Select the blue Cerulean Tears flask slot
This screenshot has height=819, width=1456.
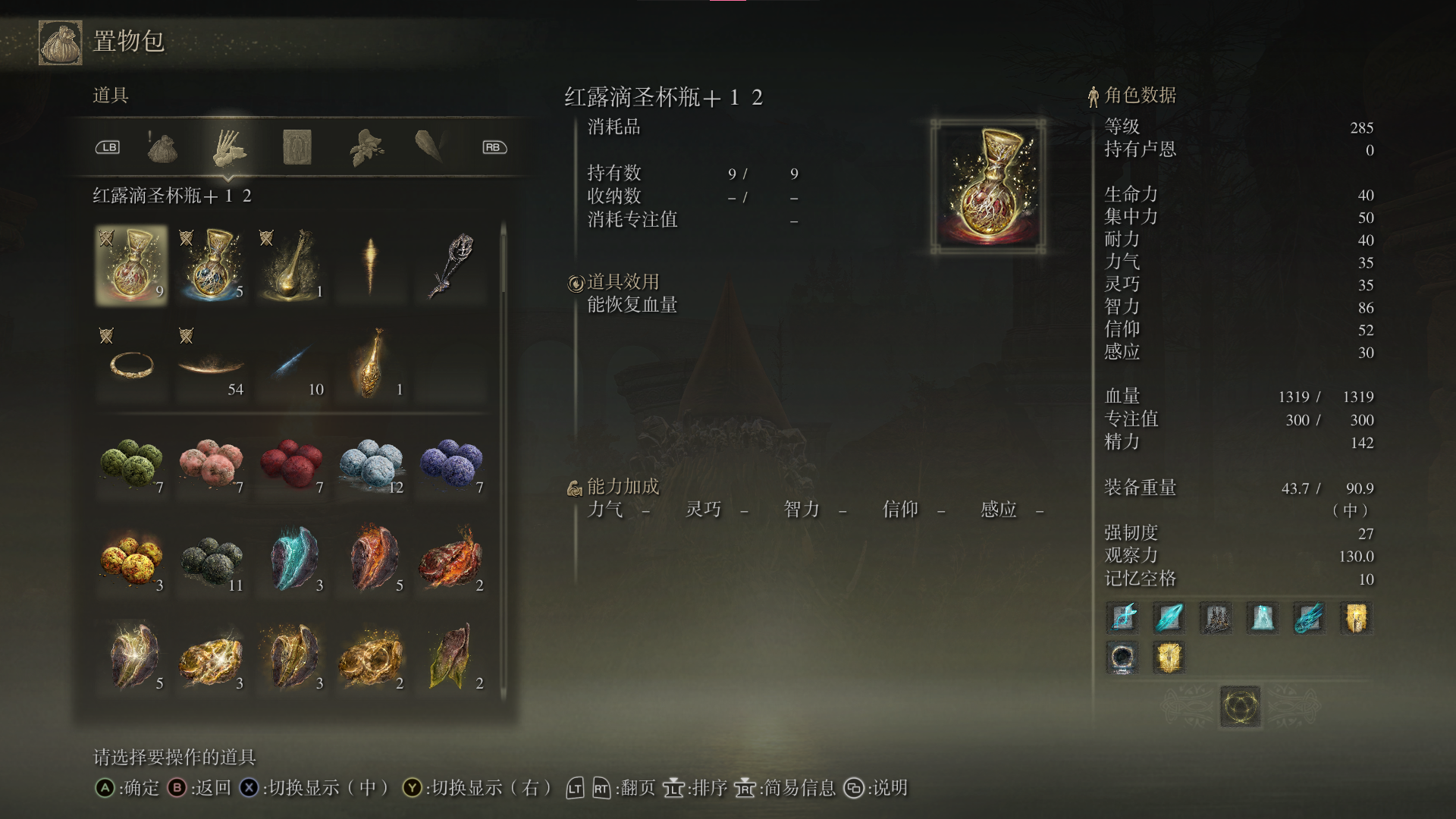[212, 265]
